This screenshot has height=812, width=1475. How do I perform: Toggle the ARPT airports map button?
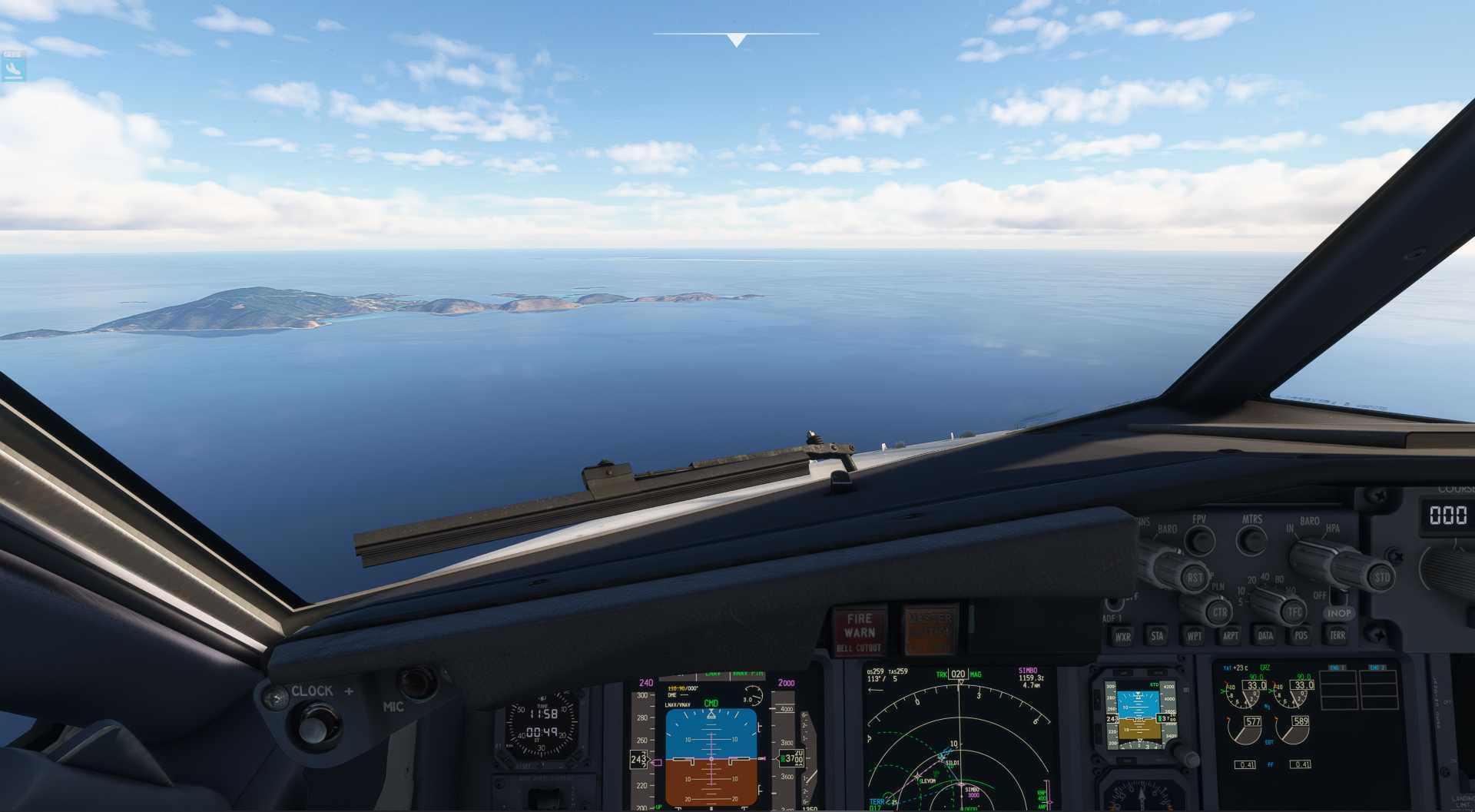[1230, 635]
